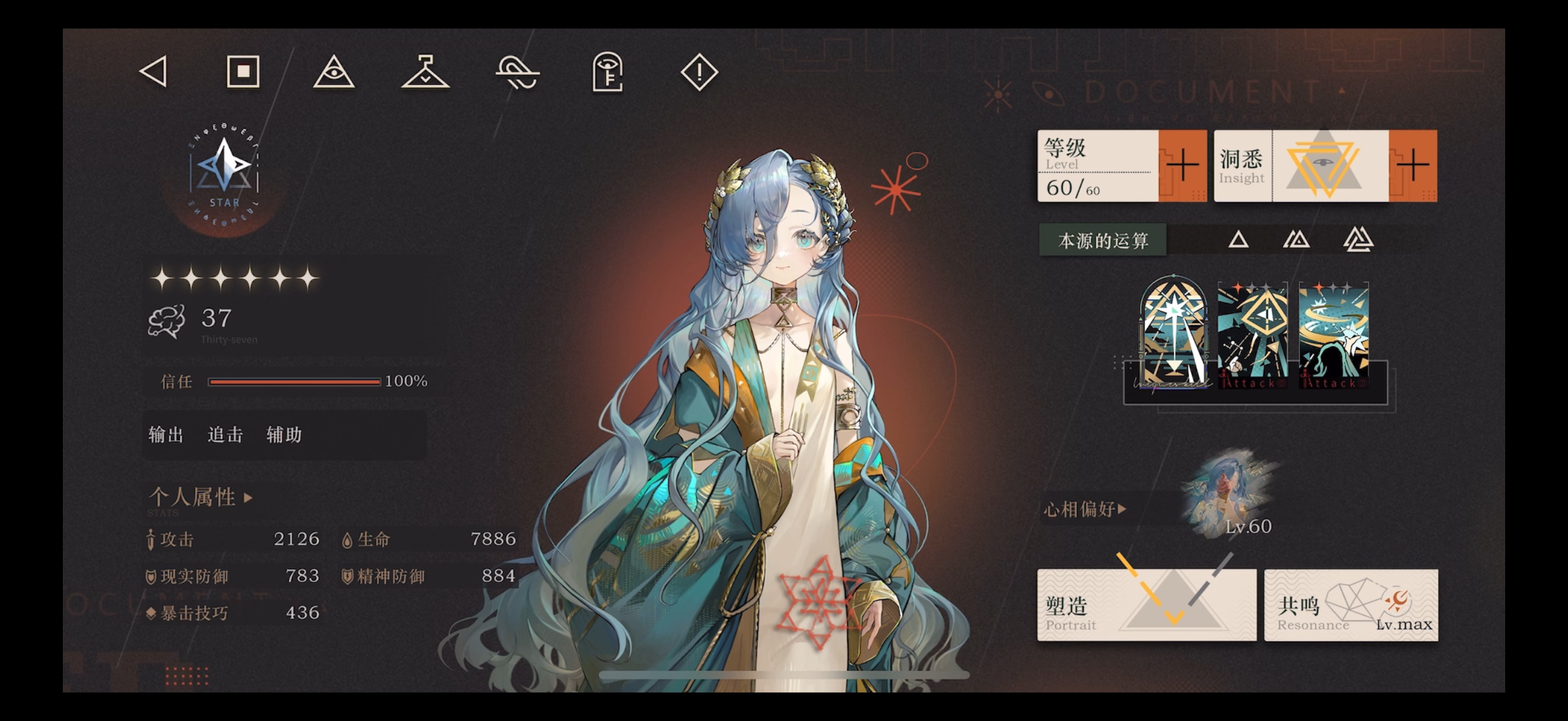Click the 信任 trust progress bar

click(x=295, y=381)
